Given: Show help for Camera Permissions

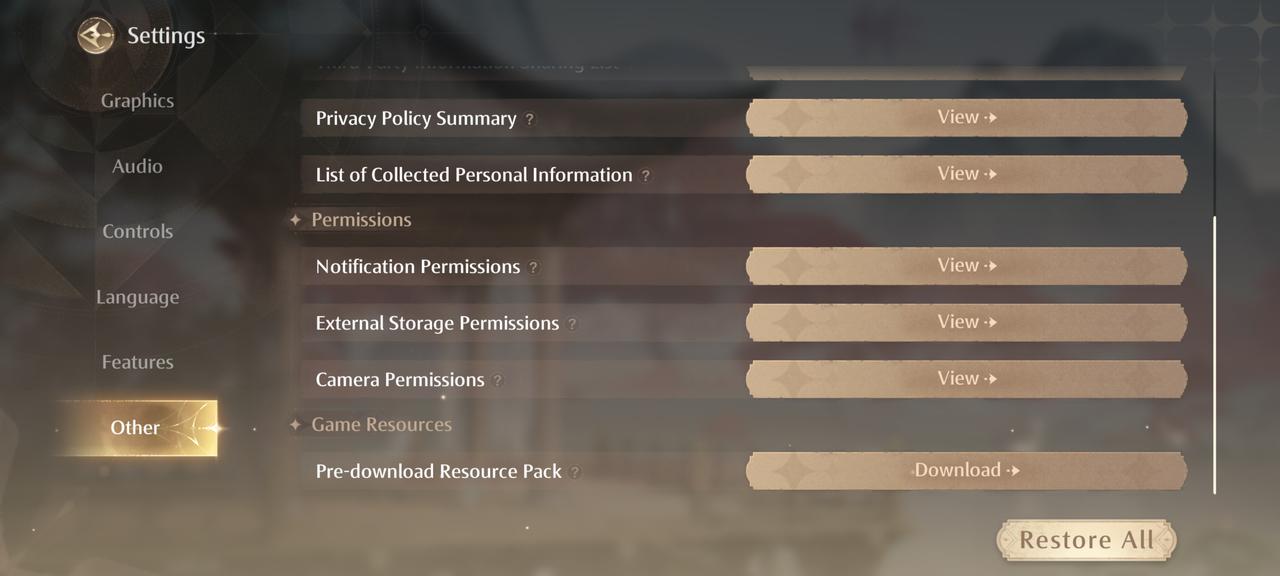Looking at the screenshot, I should [x=497, y=381].
